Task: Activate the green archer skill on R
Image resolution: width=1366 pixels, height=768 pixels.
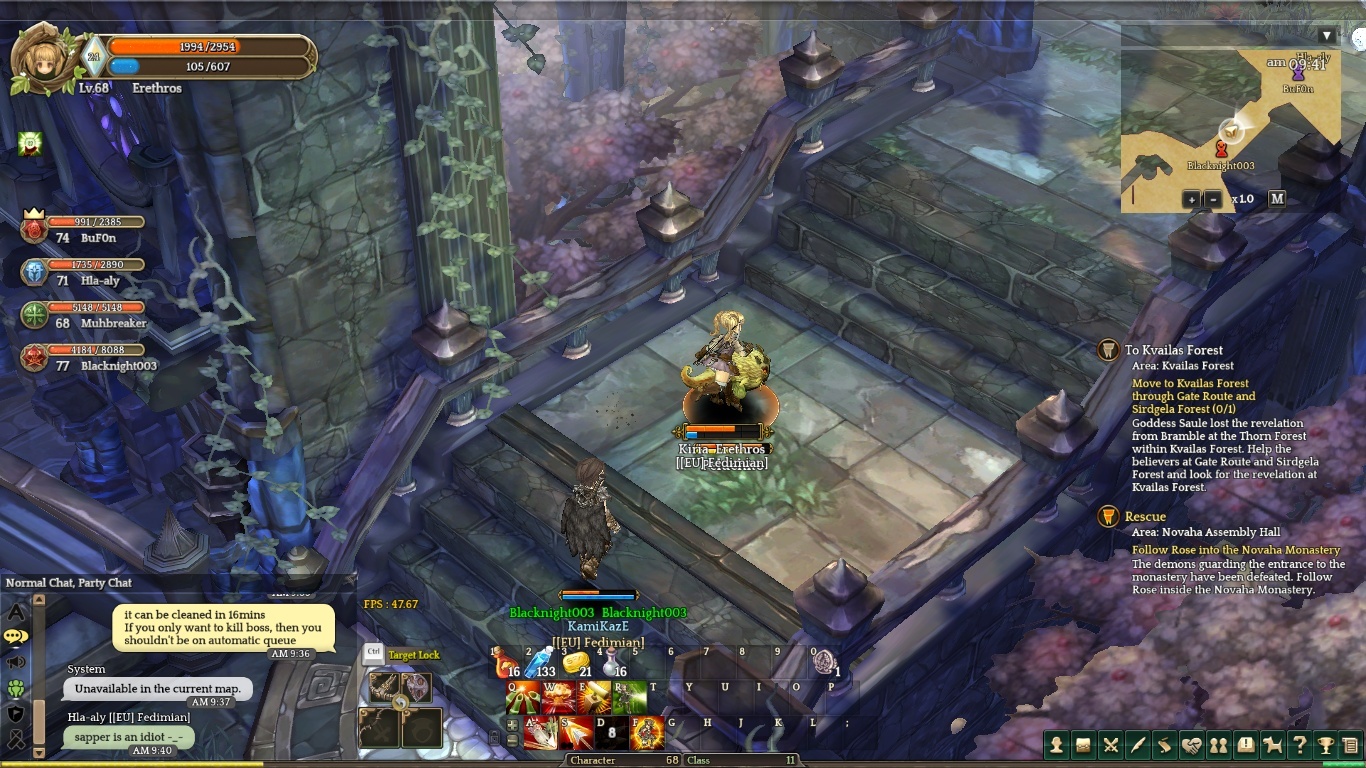Action: (x=628, y=697)
